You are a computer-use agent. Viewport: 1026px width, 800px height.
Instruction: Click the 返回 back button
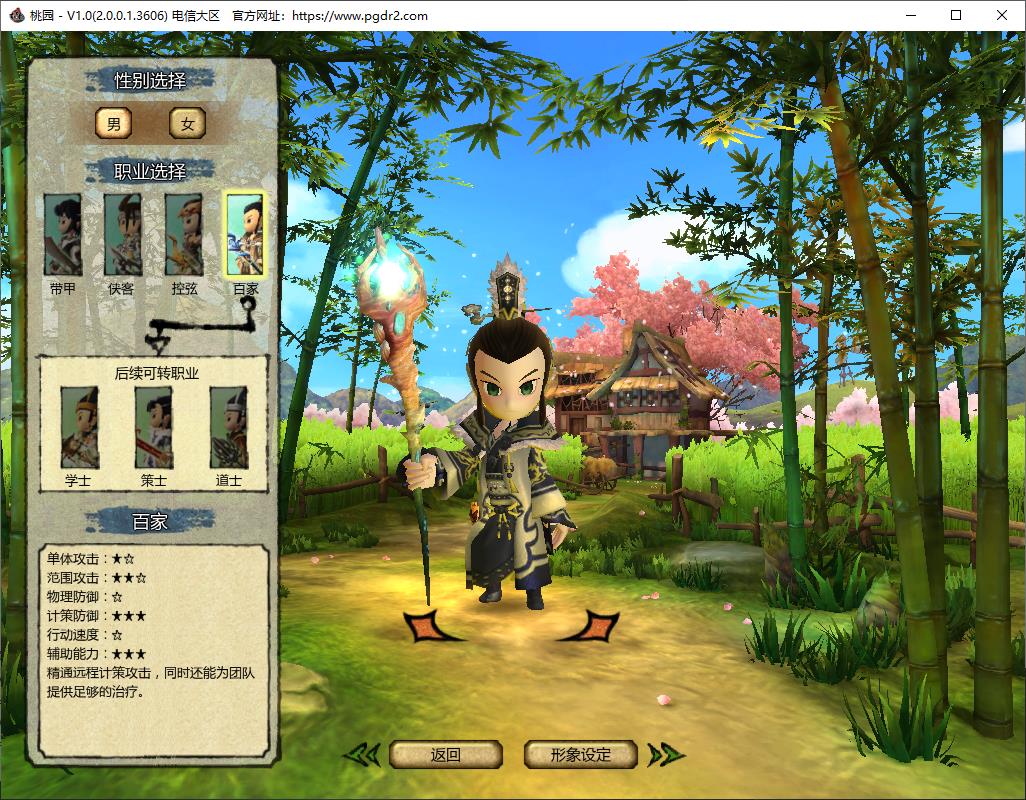445,755
